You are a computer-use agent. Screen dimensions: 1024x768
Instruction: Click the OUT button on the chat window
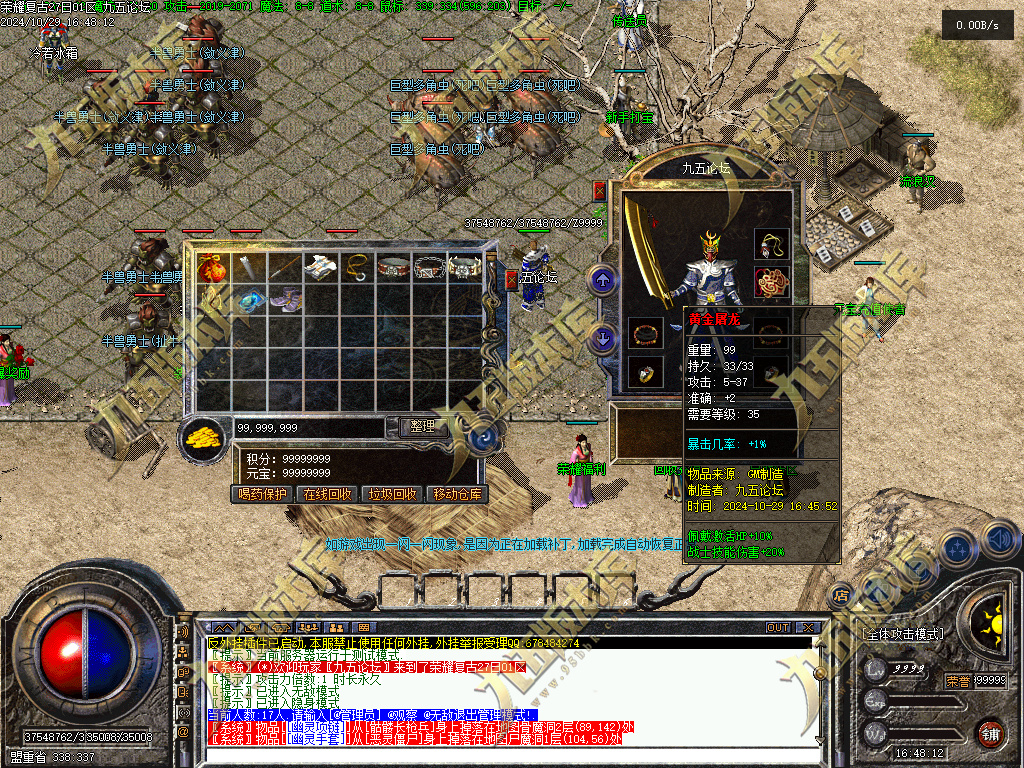pyautogui.click(x=778, y=627)
